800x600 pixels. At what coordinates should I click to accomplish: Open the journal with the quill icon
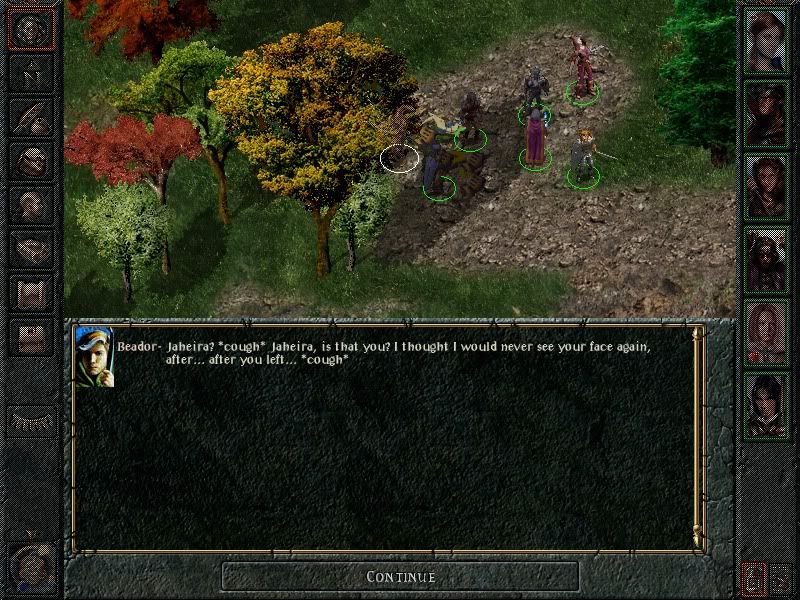tap(31, 116)
